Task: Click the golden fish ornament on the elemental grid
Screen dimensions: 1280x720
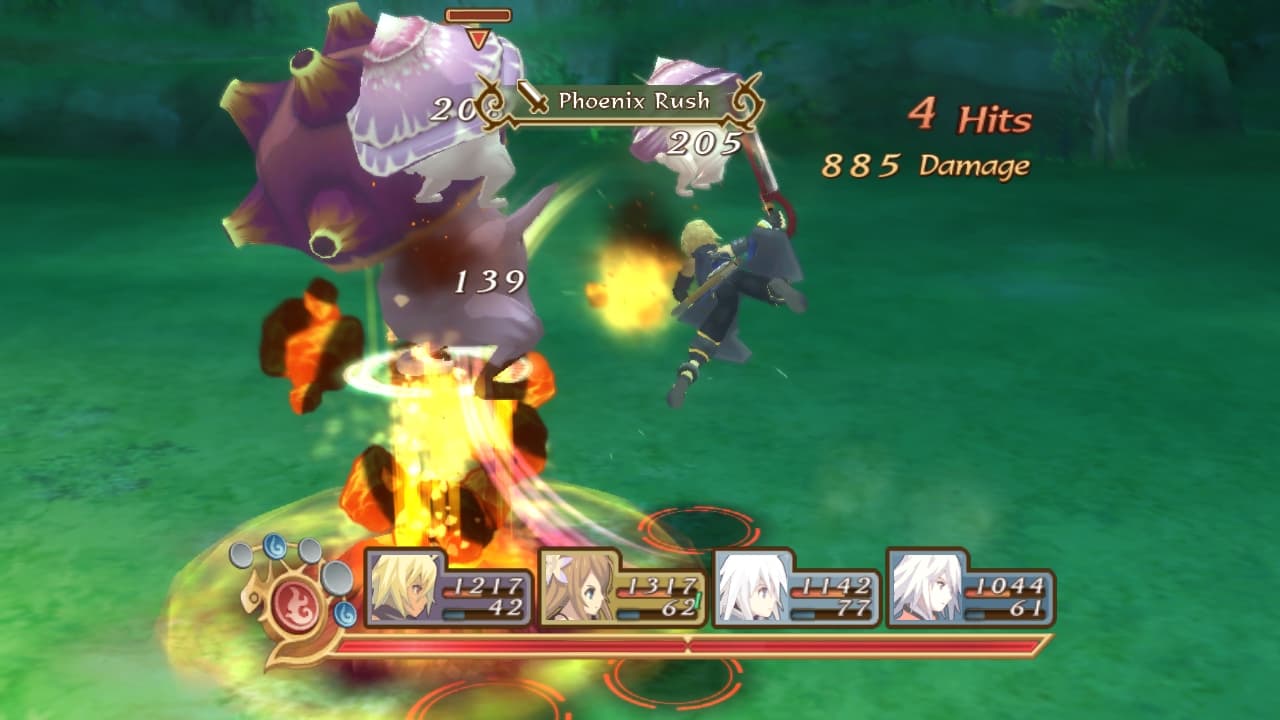Action: [254, 598]
